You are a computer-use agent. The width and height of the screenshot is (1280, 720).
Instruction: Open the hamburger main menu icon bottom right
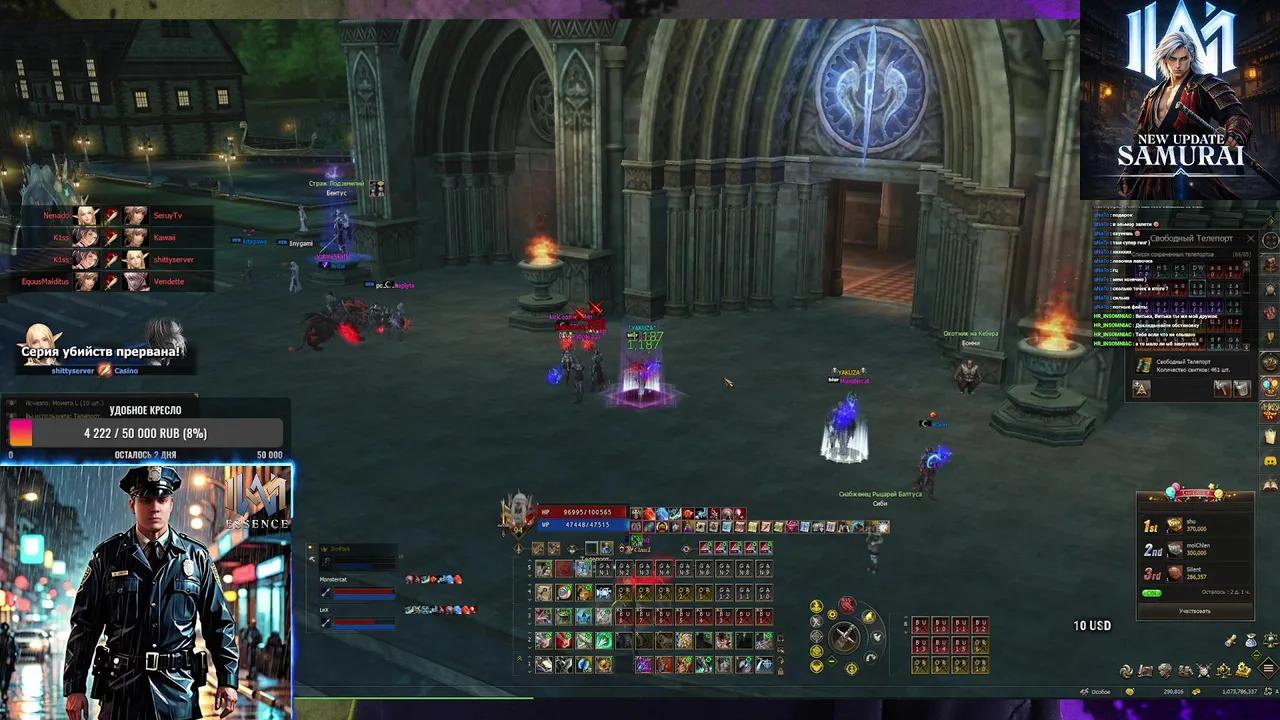[1268, 668]
